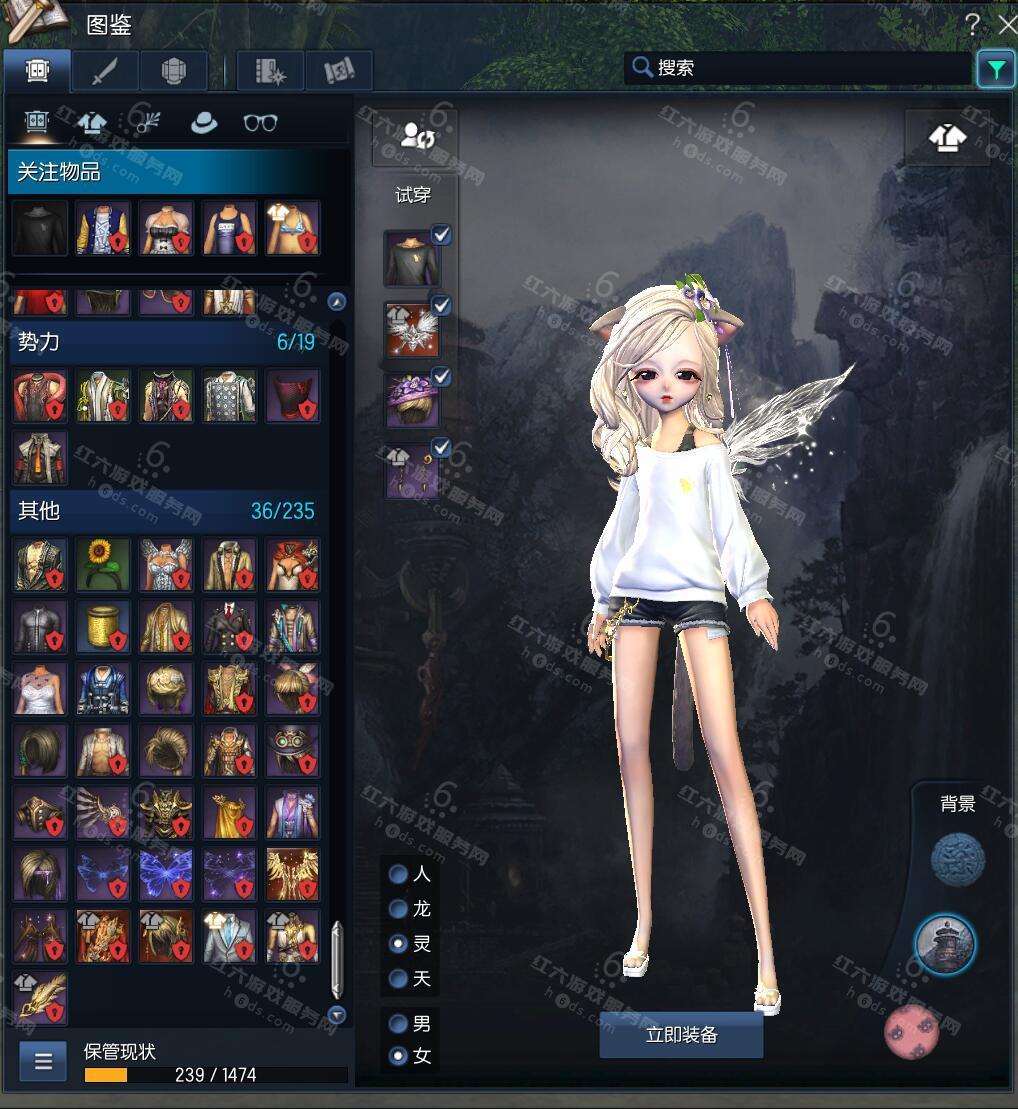Choose the 男 gender option
1018x1109 pixels.
coord(399,1024)
